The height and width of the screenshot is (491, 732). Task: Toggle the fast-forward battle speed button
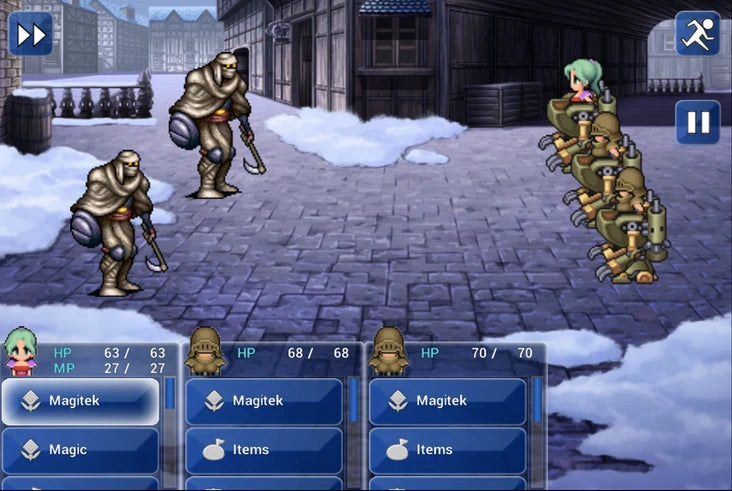[x=30, y=34]
